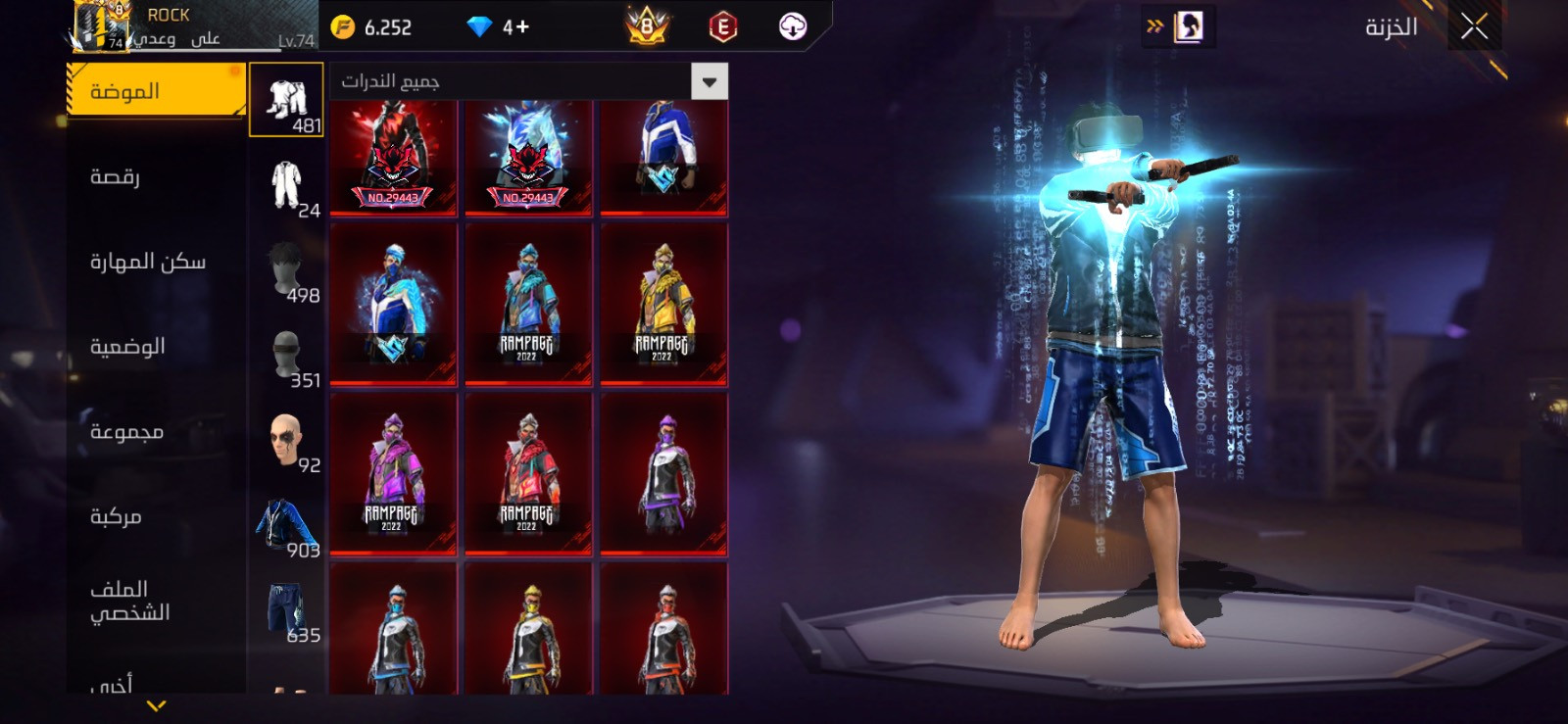Screen dimensions: 1568x724
Task: Select the blue shorts bottoms category
Action: [286, 611]
